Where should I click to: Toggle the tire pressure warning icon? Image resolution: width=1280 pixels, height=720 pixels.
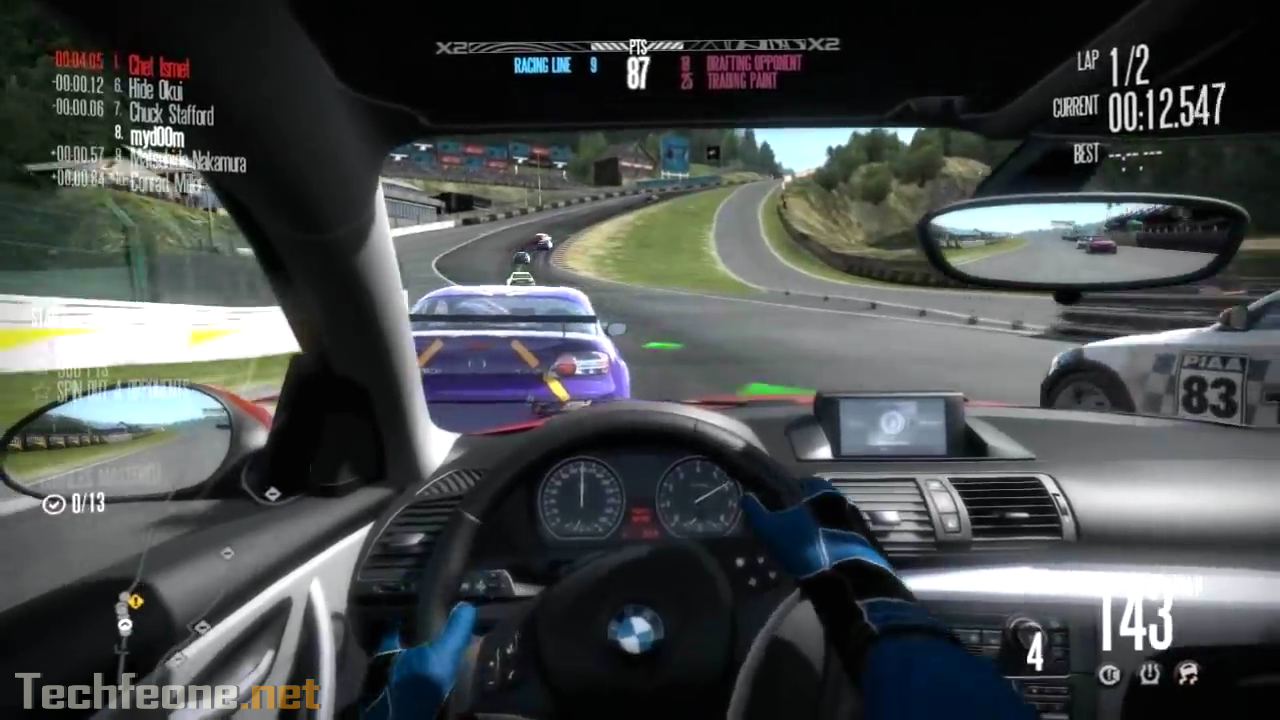tap(1148, 675)
